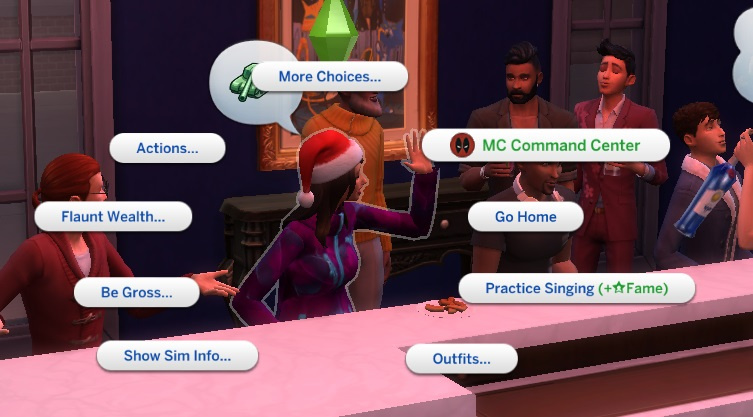The image size is (753, 417).
Task: Pick the Flaunt Wealth interaction
Action: 113,216
